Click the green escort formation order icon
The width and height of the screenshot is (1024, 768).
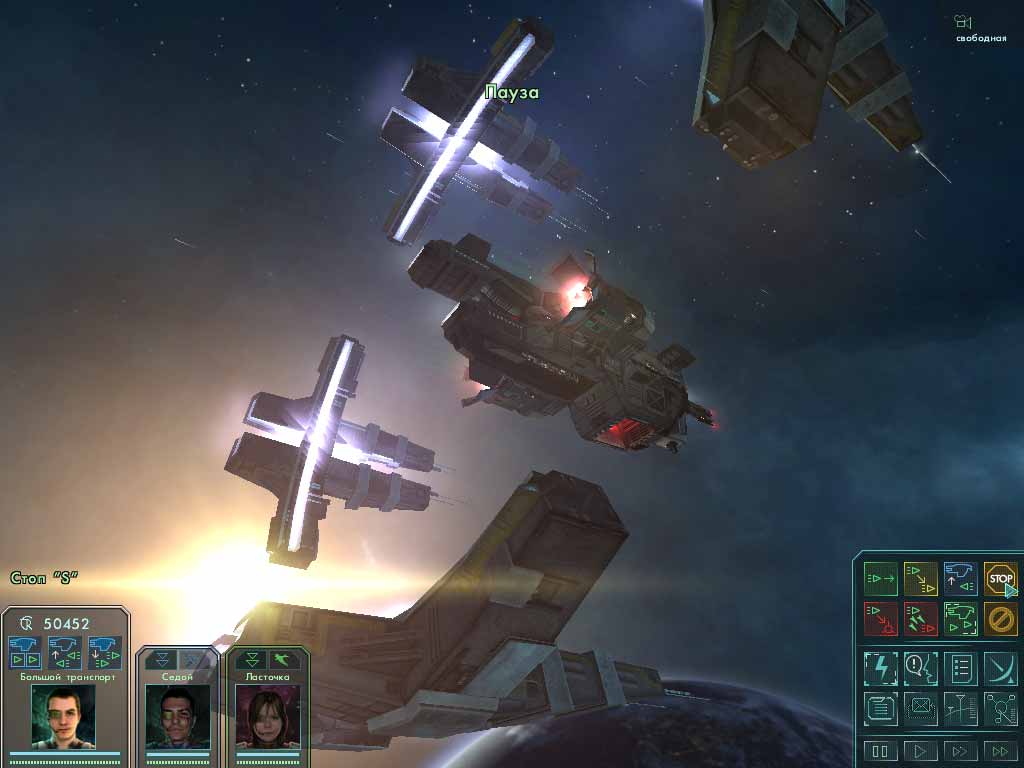pos(960,618)
